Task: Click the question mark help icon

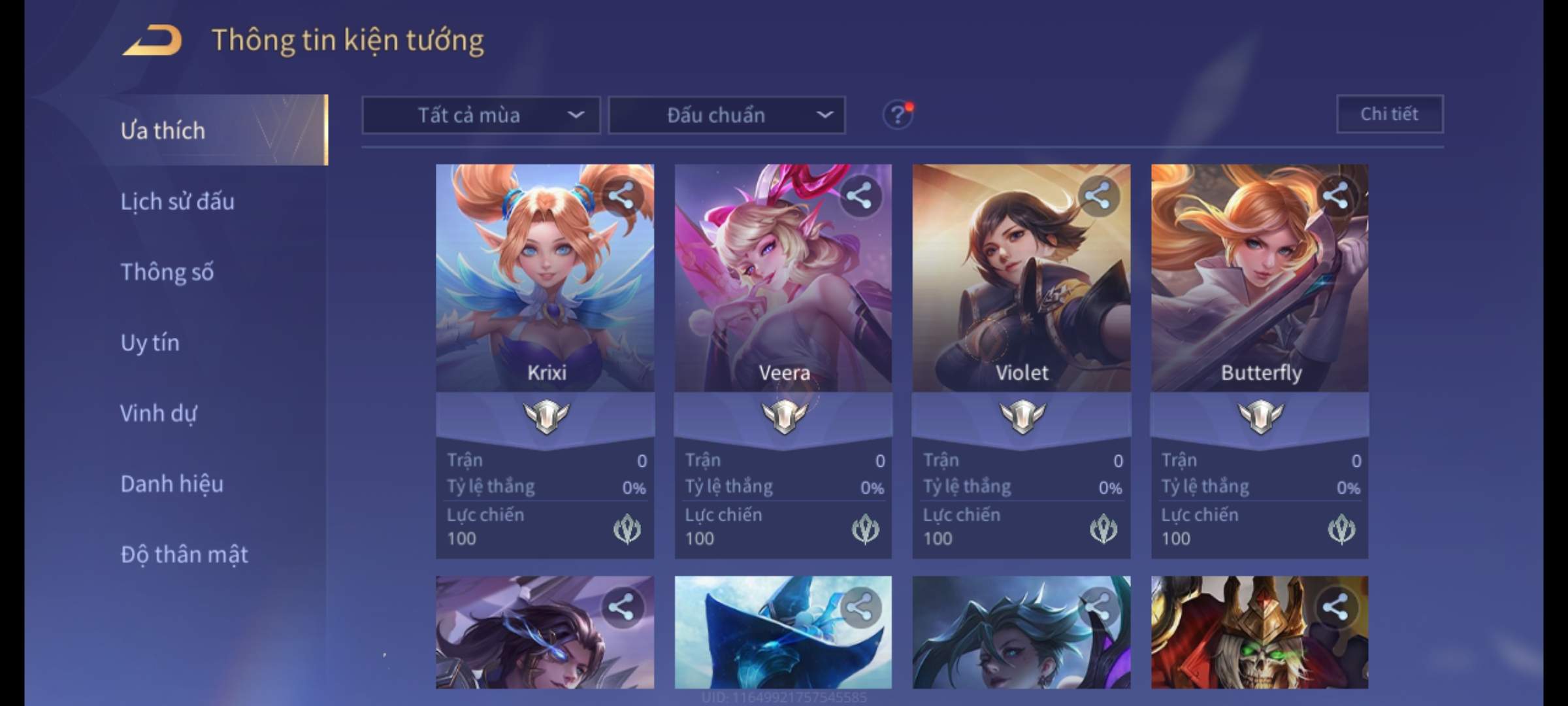Action: coord(898,116)
